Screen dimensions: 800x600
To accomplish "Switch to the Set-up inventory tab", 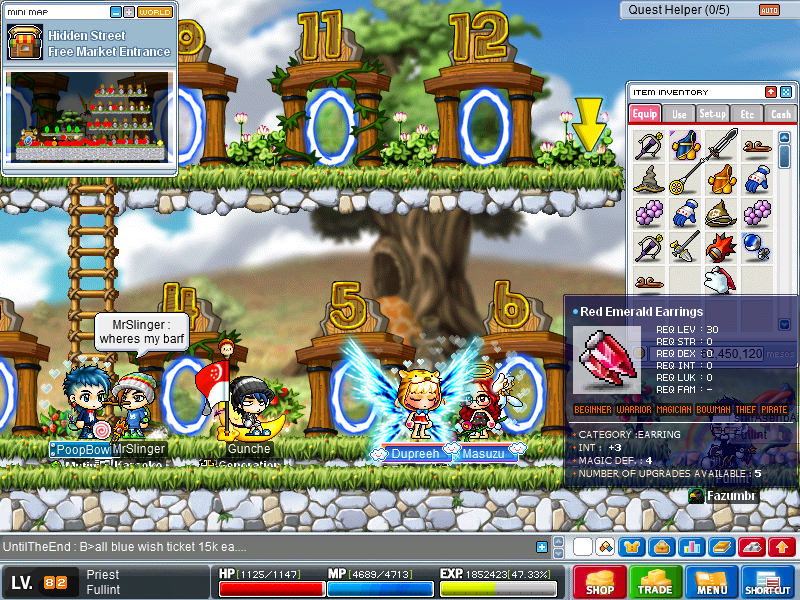I will coord(713,114).
